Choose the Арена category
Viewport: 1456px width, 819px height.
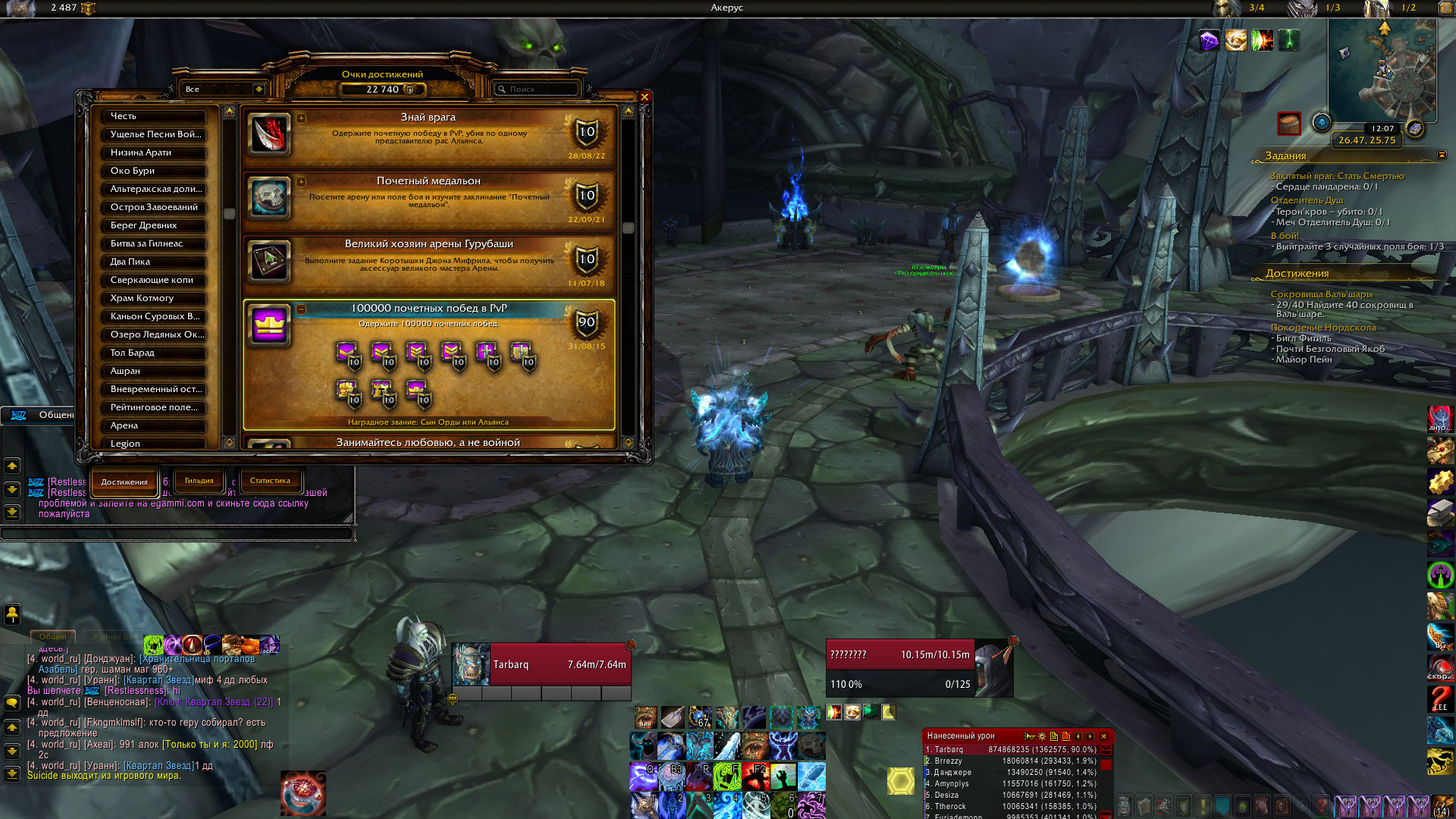[x=154, y=425]
